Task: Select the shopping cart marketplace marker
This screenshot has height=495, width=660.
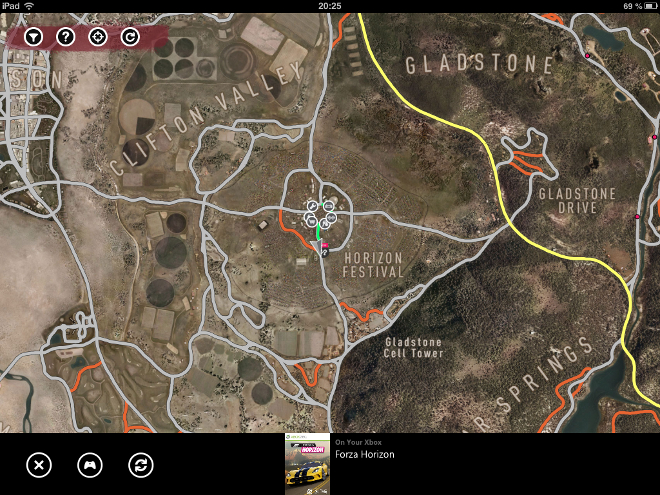Action: (x=312, y=221)
